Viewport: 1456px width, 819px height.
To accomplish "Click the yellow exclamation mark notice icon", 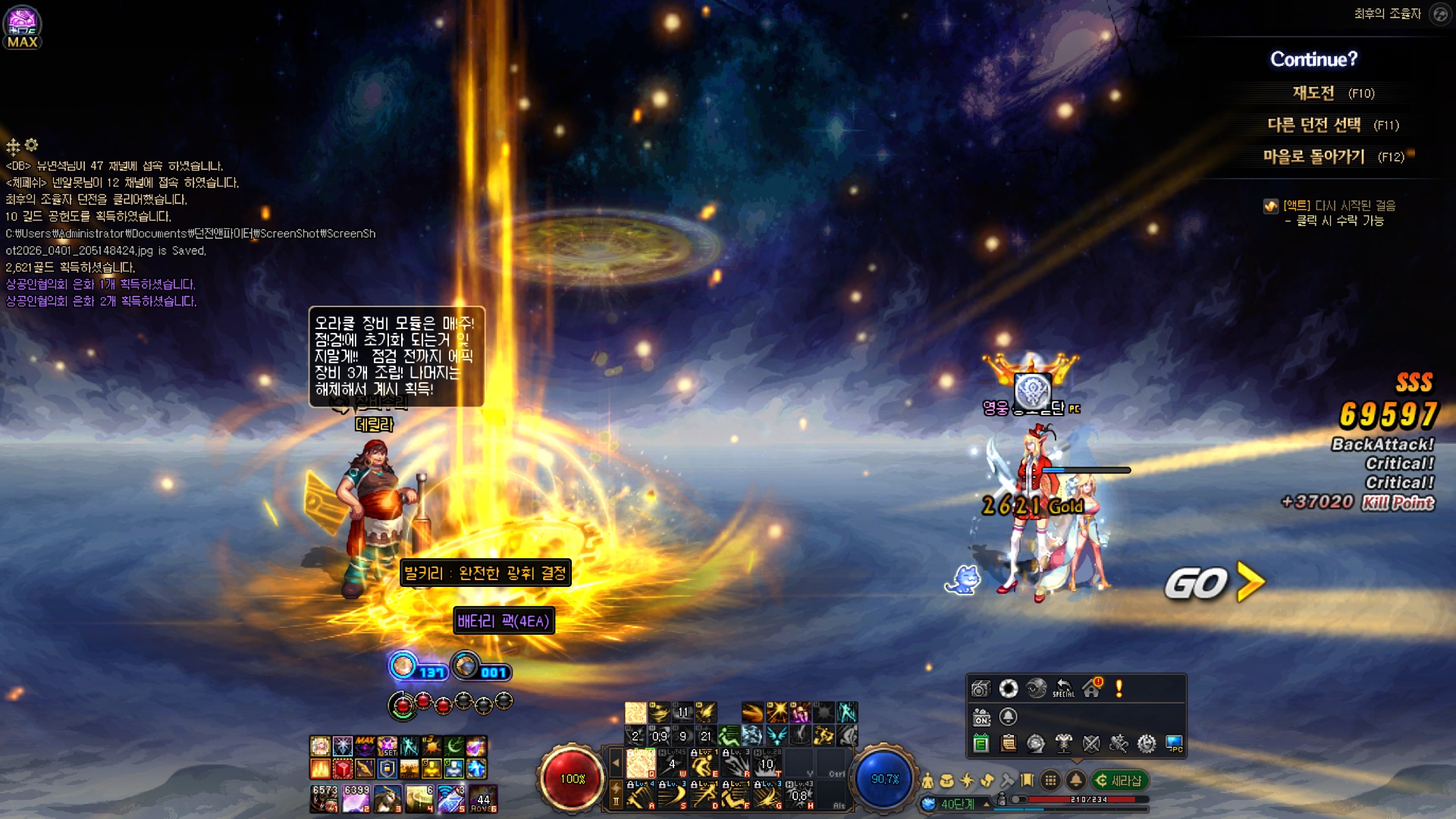I will [x=1119, y=688].
